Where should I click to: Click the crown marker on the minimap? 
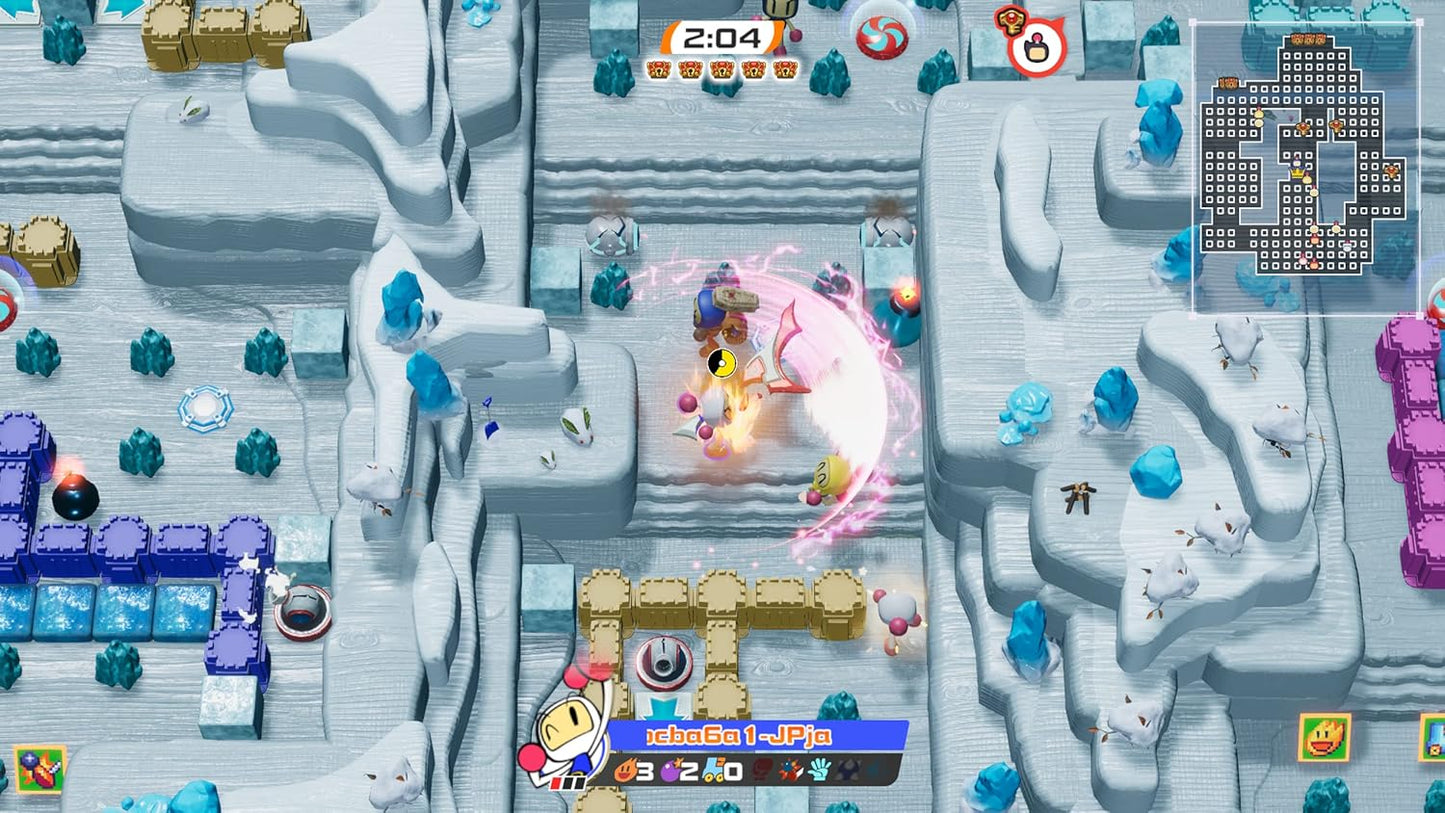[1298, 172]
